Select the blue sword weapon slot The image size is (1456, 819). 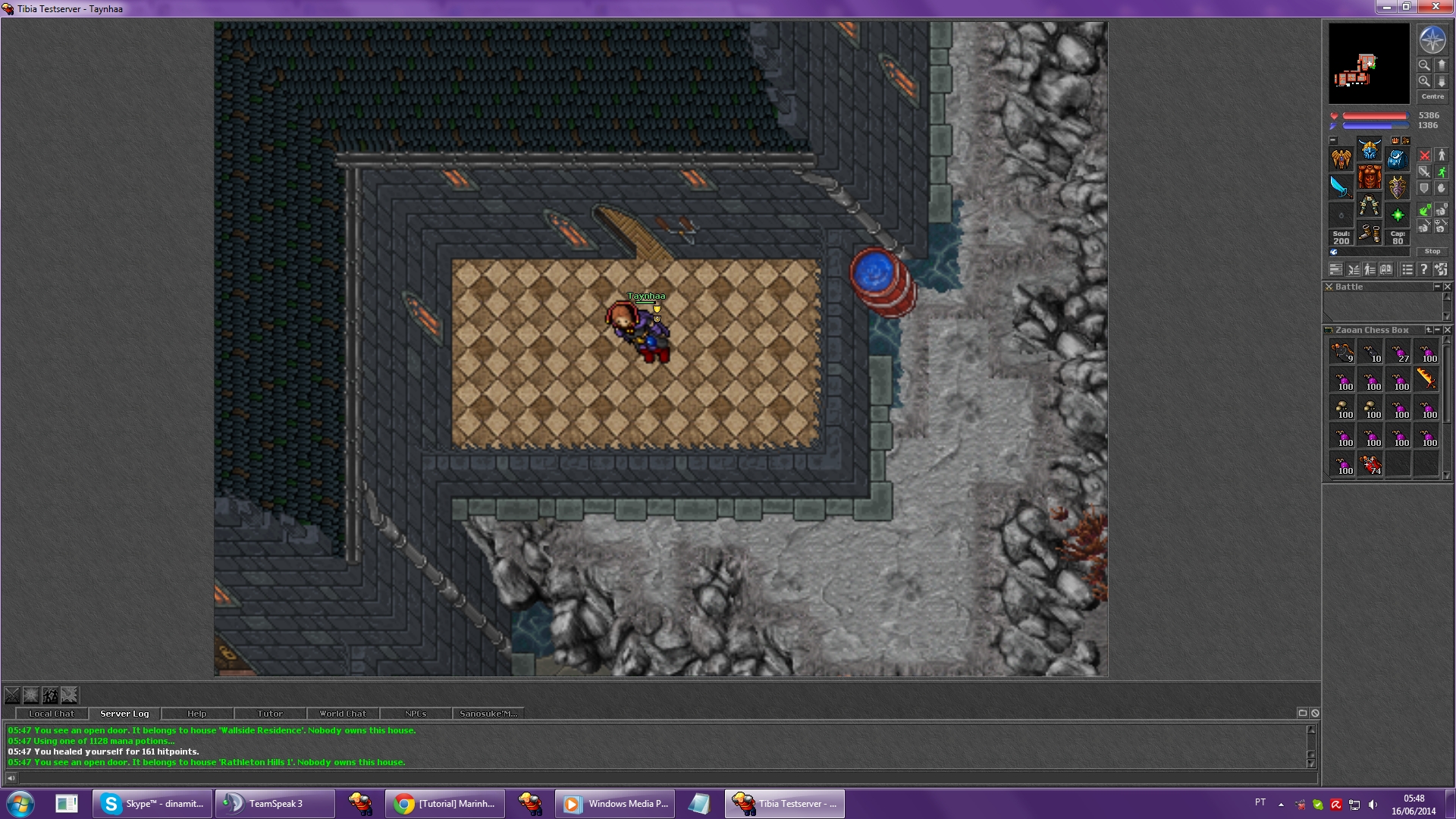(x=1341, y=187)
